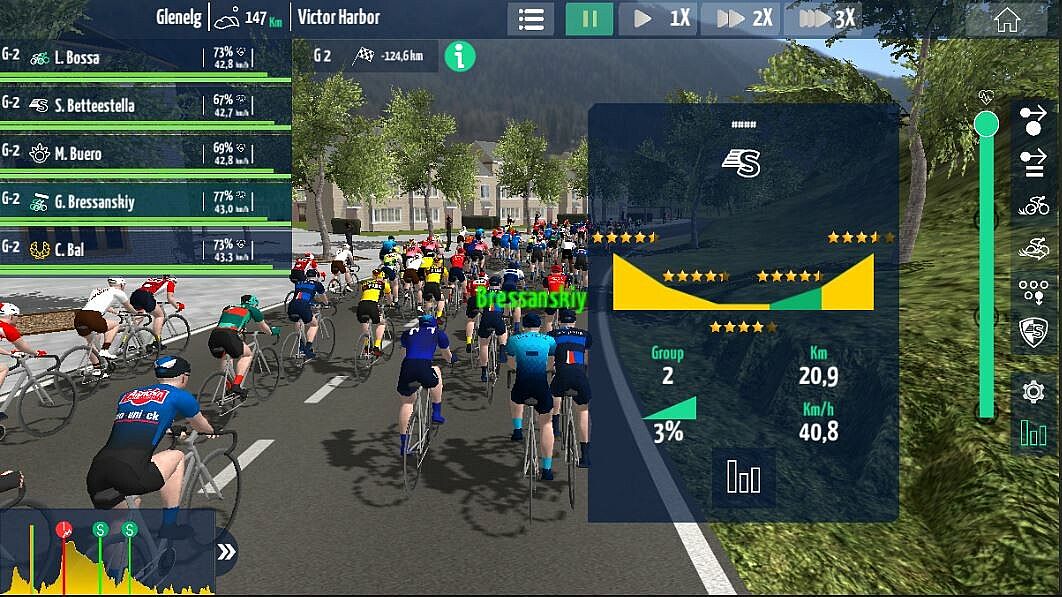Open the list menu button

[x=530, y=19]
